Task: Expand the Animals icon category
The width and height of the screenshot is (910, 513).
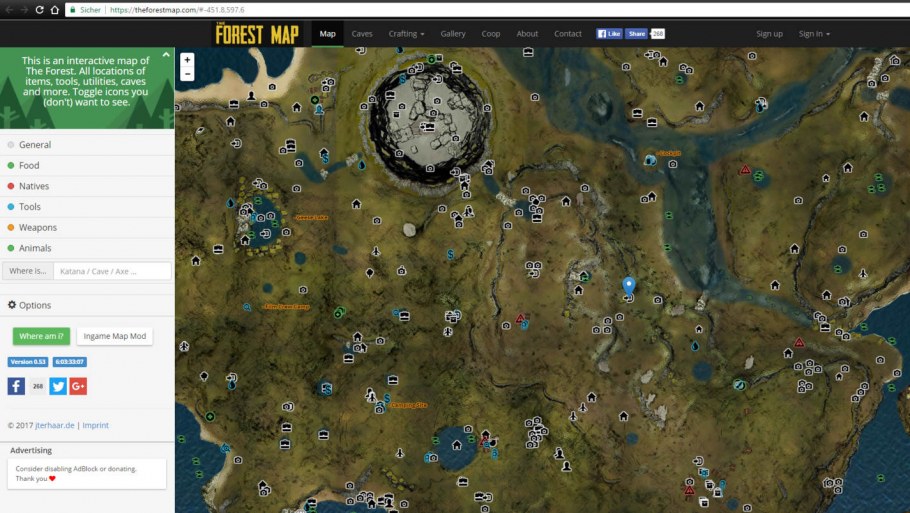Action: pyautogui.click(x=35, y=248)
